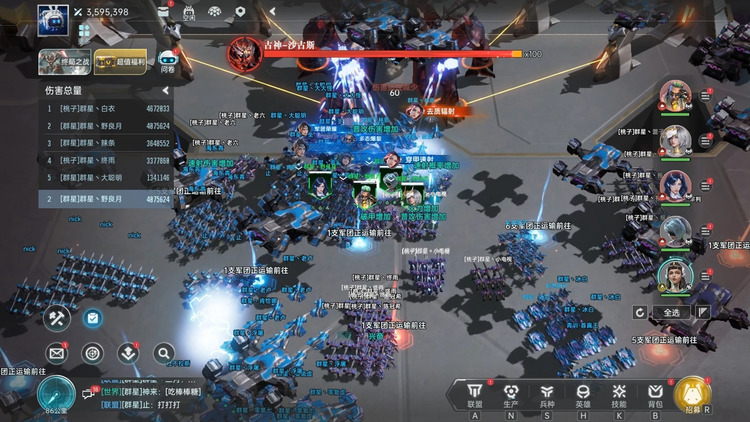The width and height of the screenshot is (750, 422).
Task: Tap the gold 招募 recruit button
Action: click(693, 394)
